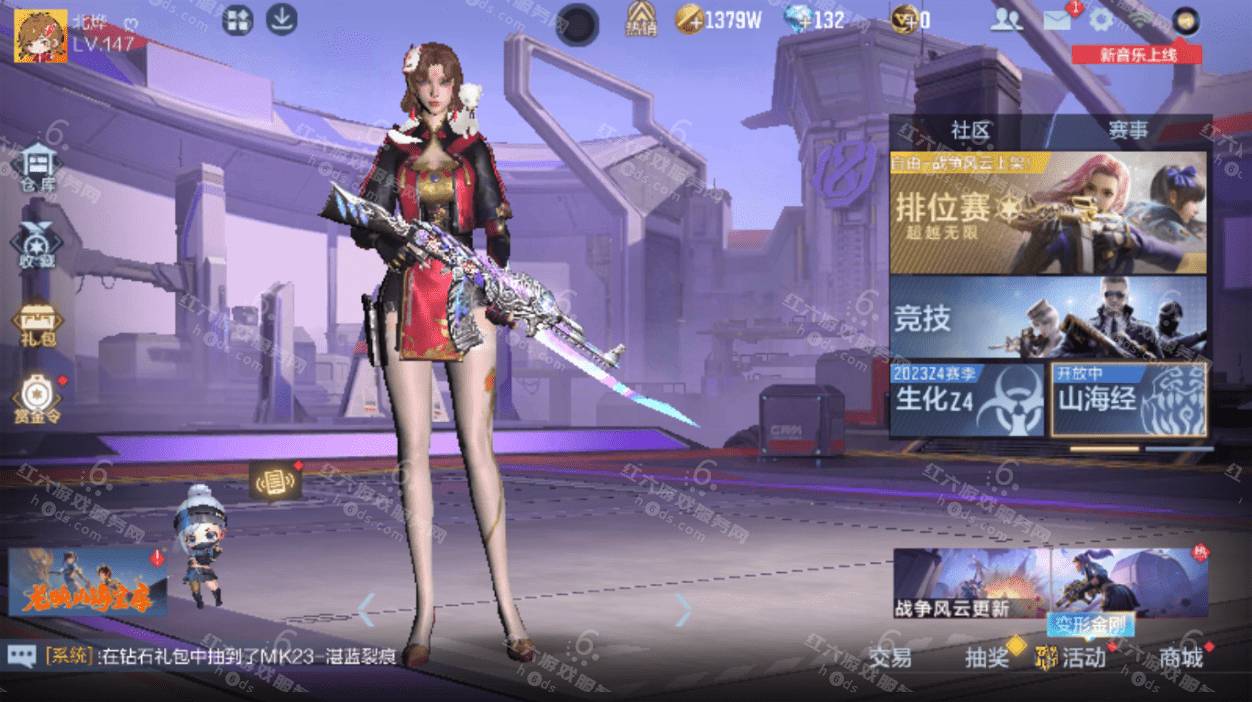Open the 交易 trade menu
This screenshot has width=1252, height=702.
[889, 657]
